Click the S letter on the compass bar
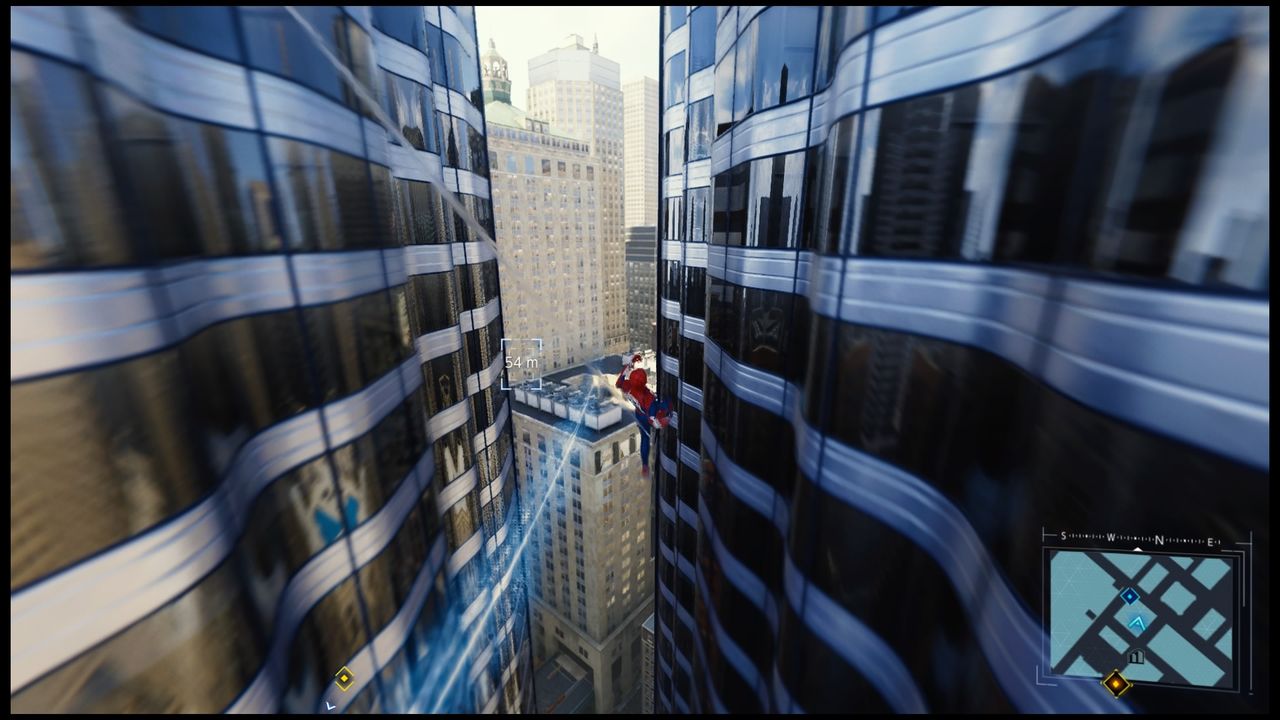Image resolution: width=1280 pixels, height=720 pixels. click(1063, 536)
